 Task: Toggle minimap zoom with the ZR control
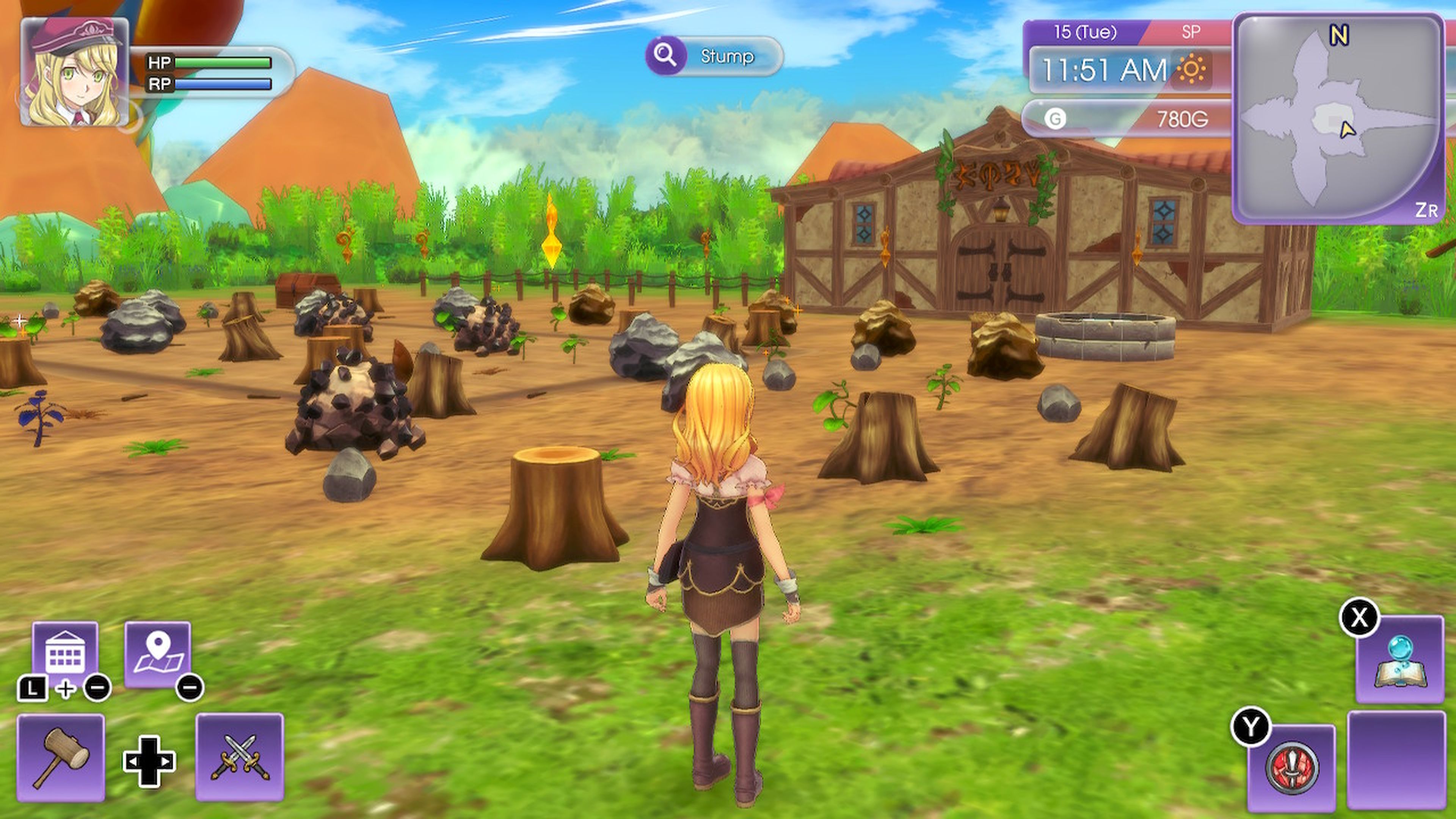[x=1431, y=210]
